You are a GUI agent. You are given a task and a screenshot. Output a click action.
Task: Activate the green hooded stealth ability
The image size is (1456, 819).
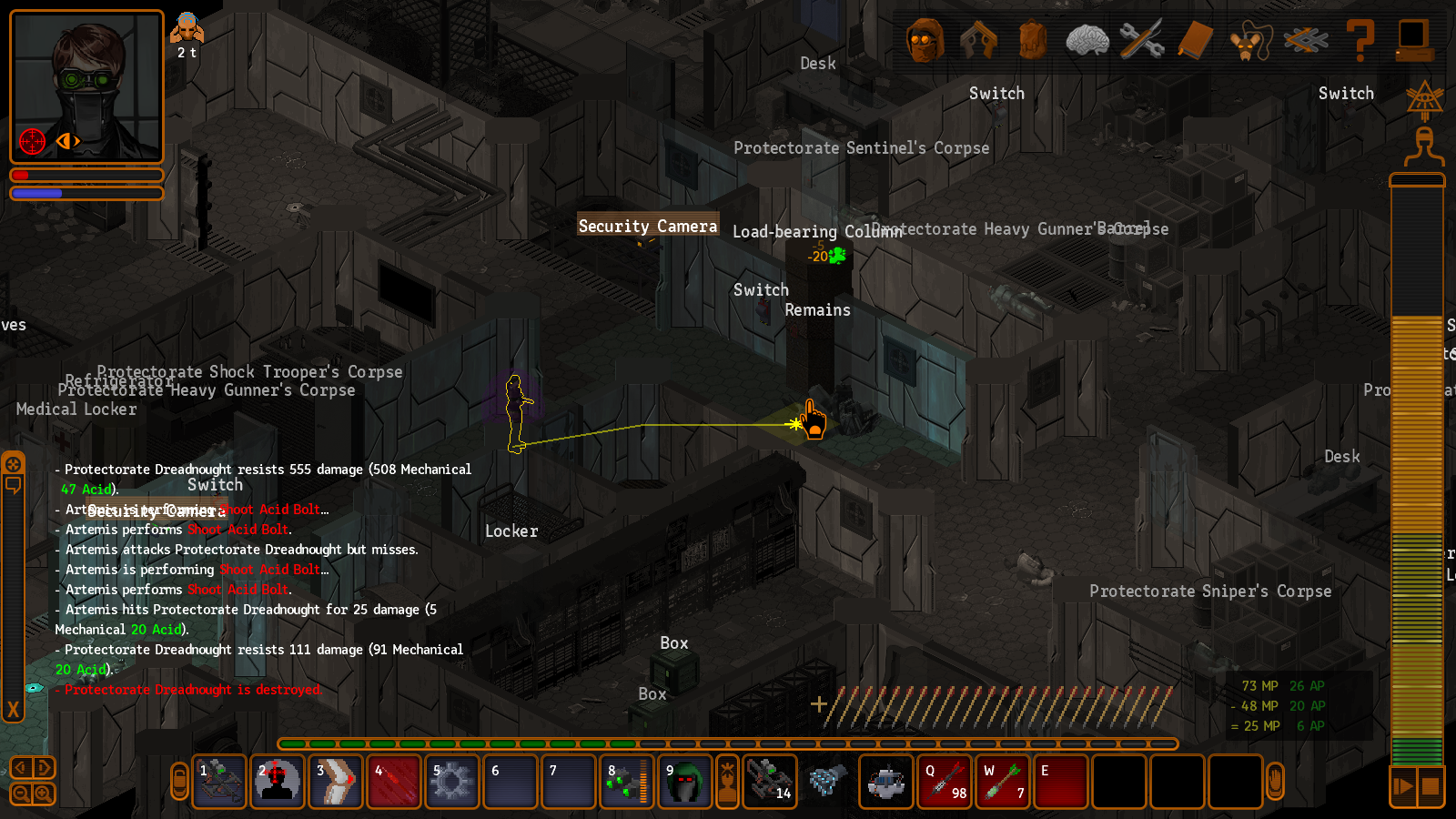pos(685,782)
